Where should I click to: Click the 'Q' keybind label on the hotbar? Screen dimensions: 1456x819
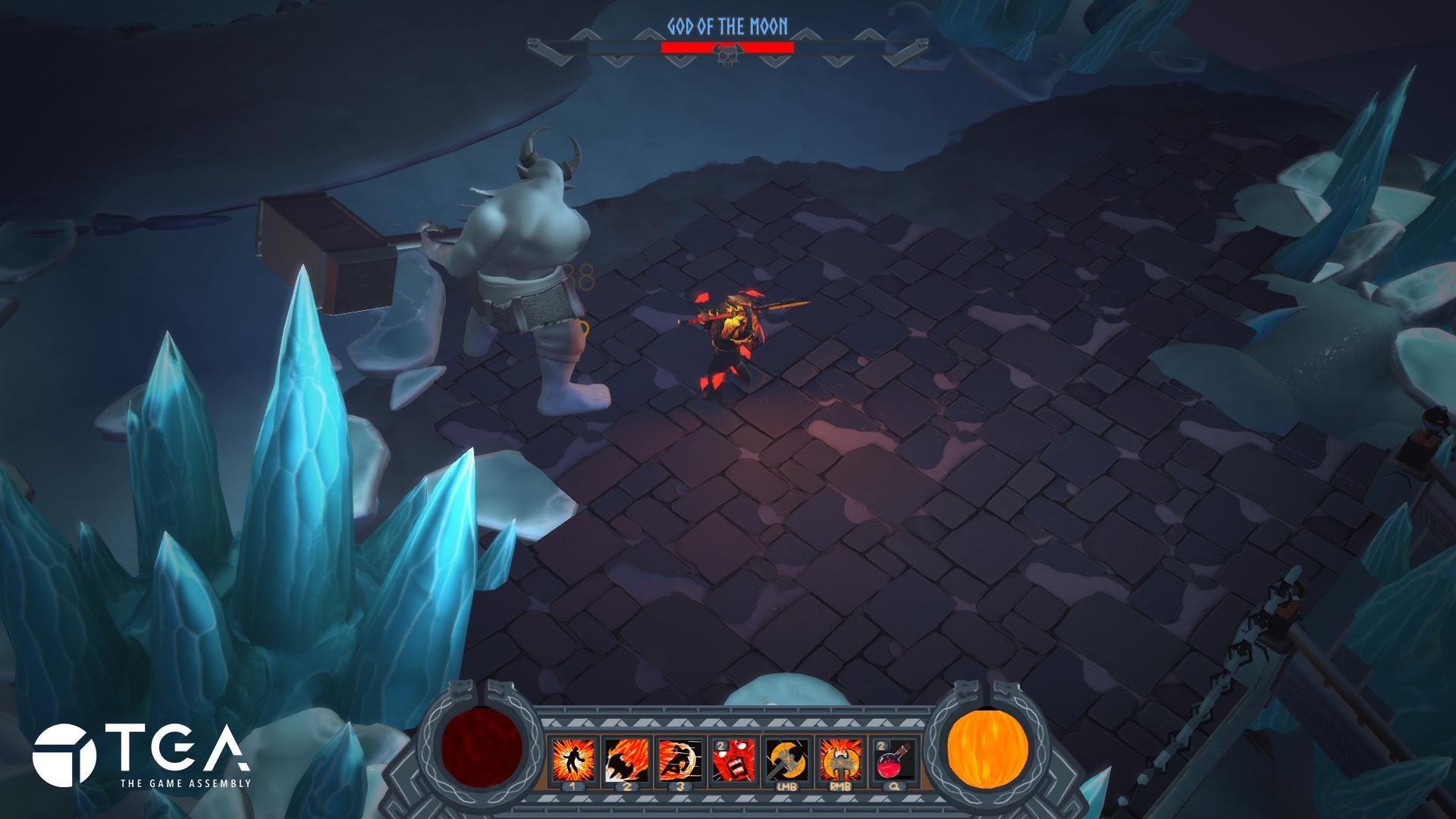pos(893,786)
